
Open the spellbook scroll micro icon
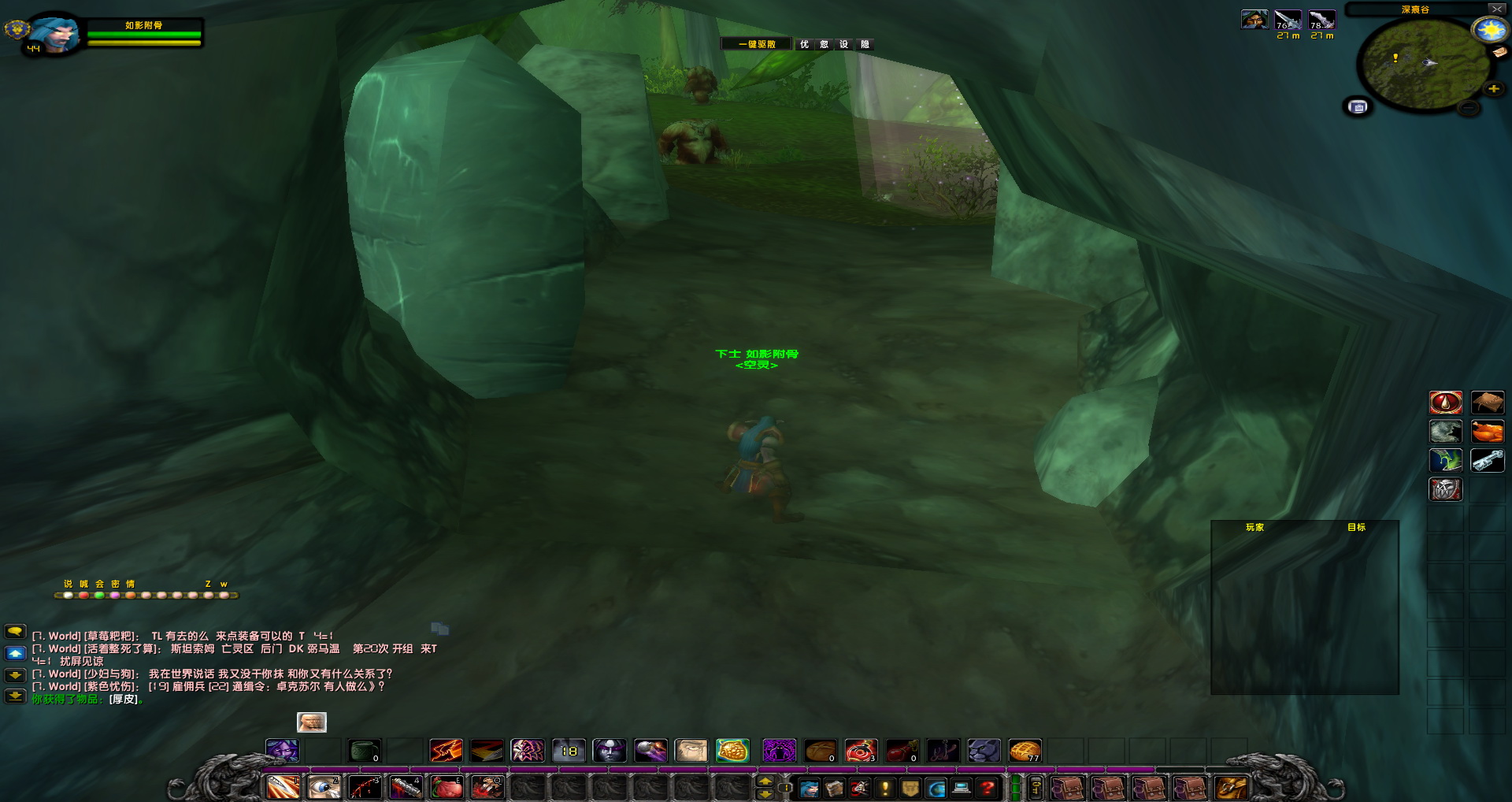coord(832,787)
